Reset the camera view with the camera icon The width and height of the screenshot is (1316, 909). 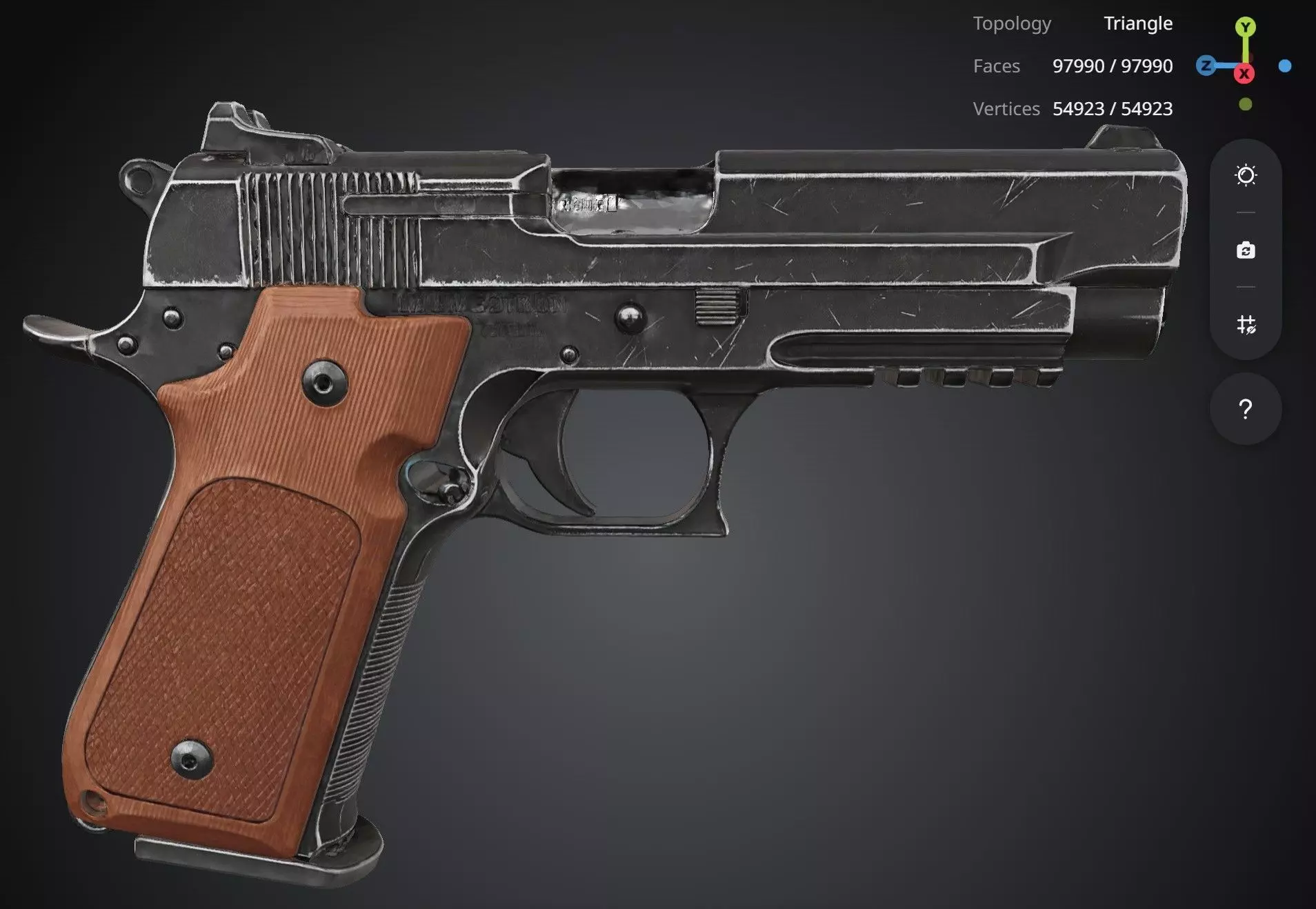1246,250
